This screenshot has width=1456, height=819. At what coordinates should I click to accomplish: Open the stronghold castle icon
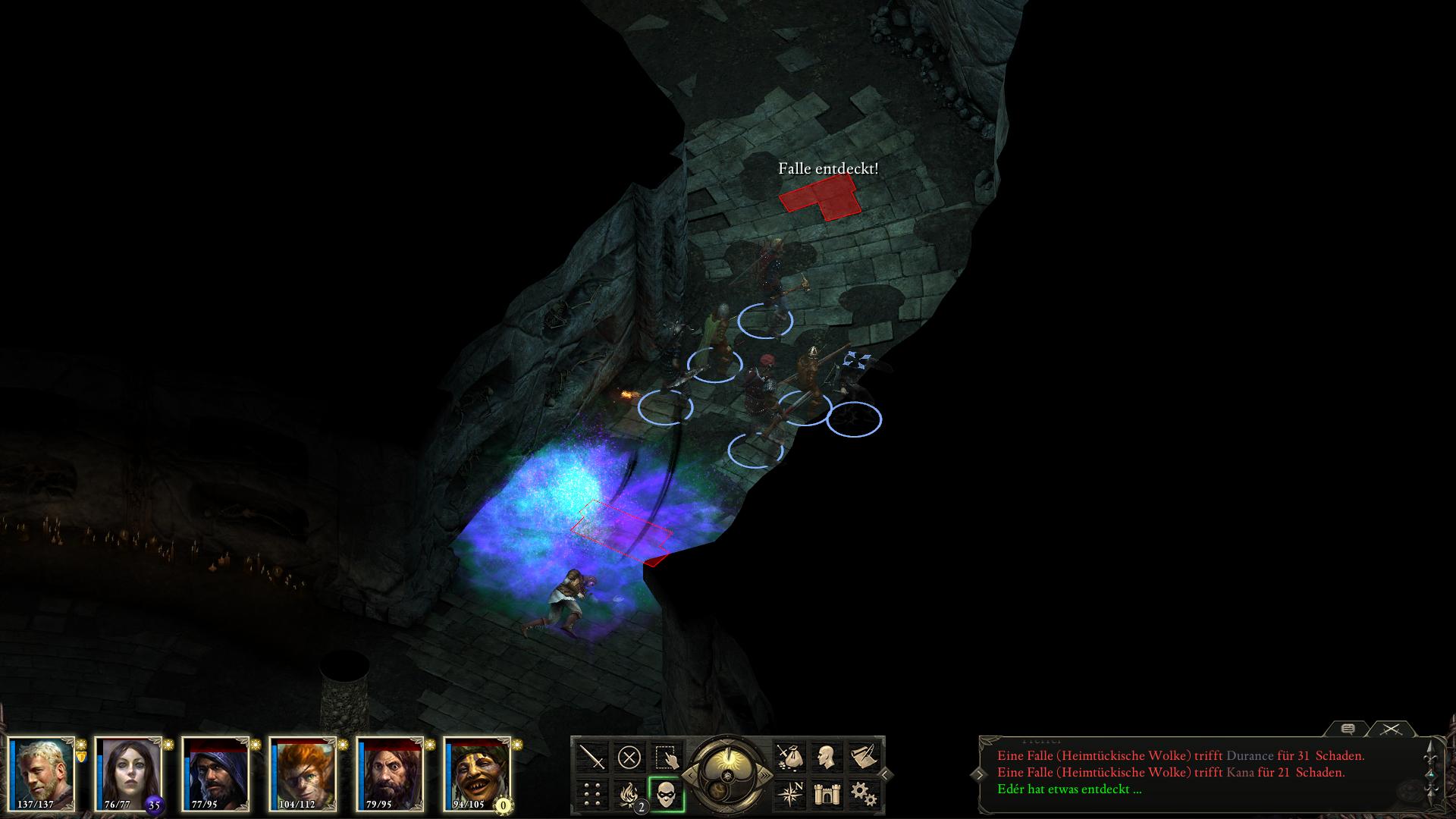827,794
